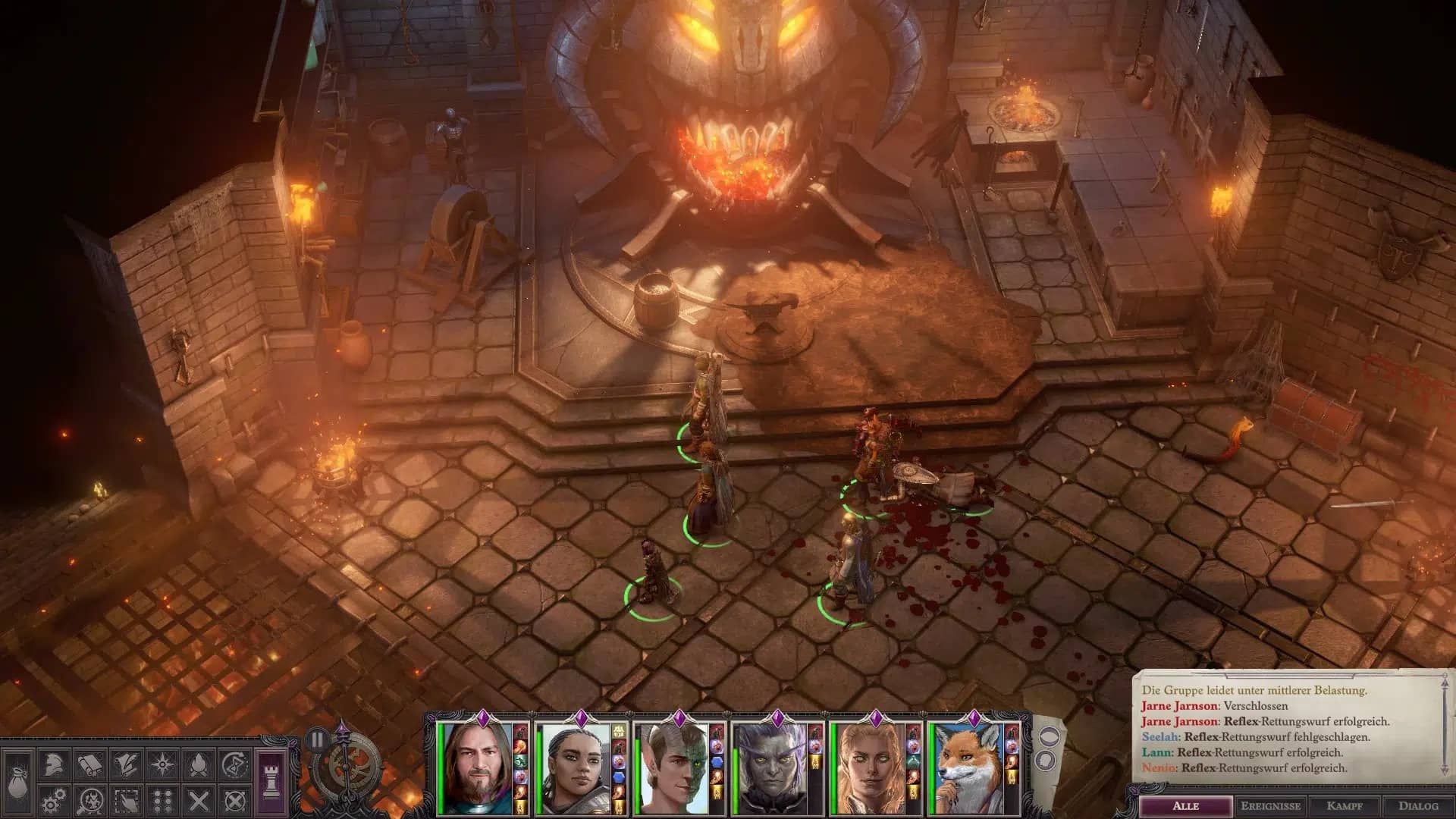Image resolution: width=1456 pixels, height=819 pixels.
Task: Rest the party with the campfire icon
Action: coord(197,765)
